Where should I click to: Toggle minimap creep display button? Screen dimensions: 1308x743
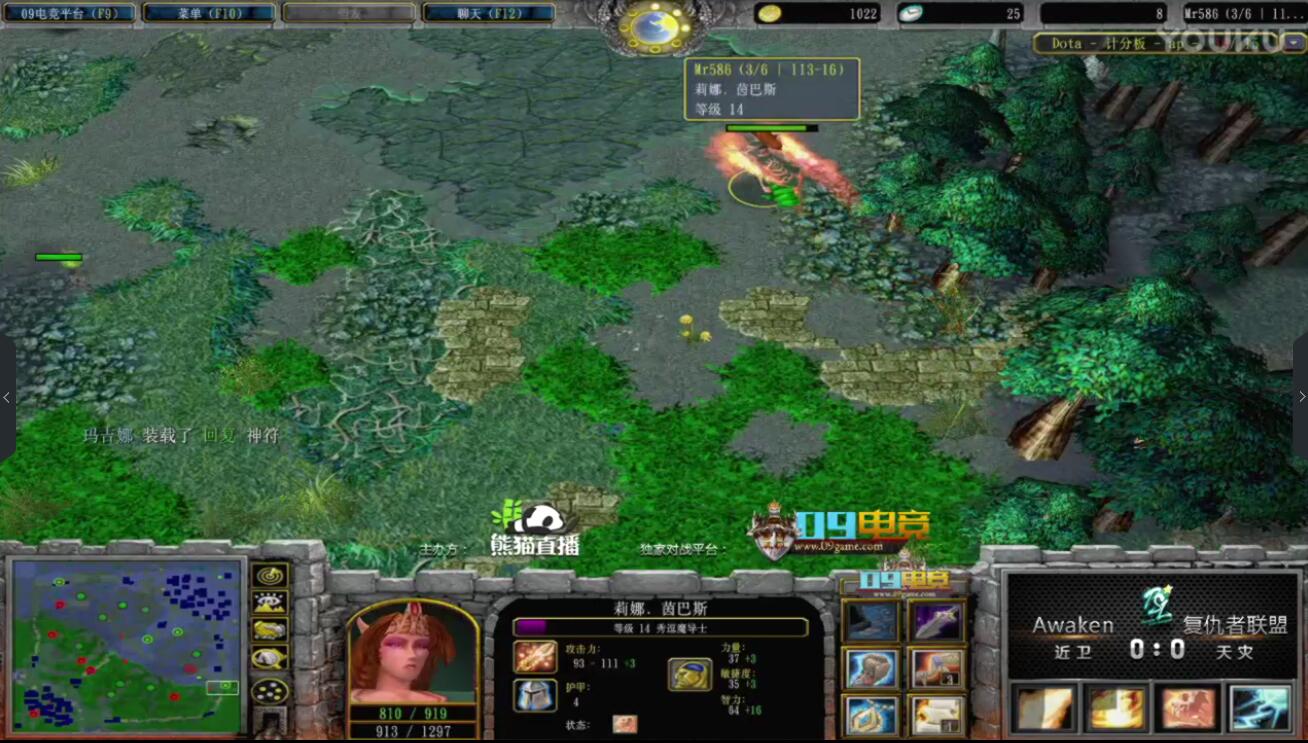click(x=269, y=658)
